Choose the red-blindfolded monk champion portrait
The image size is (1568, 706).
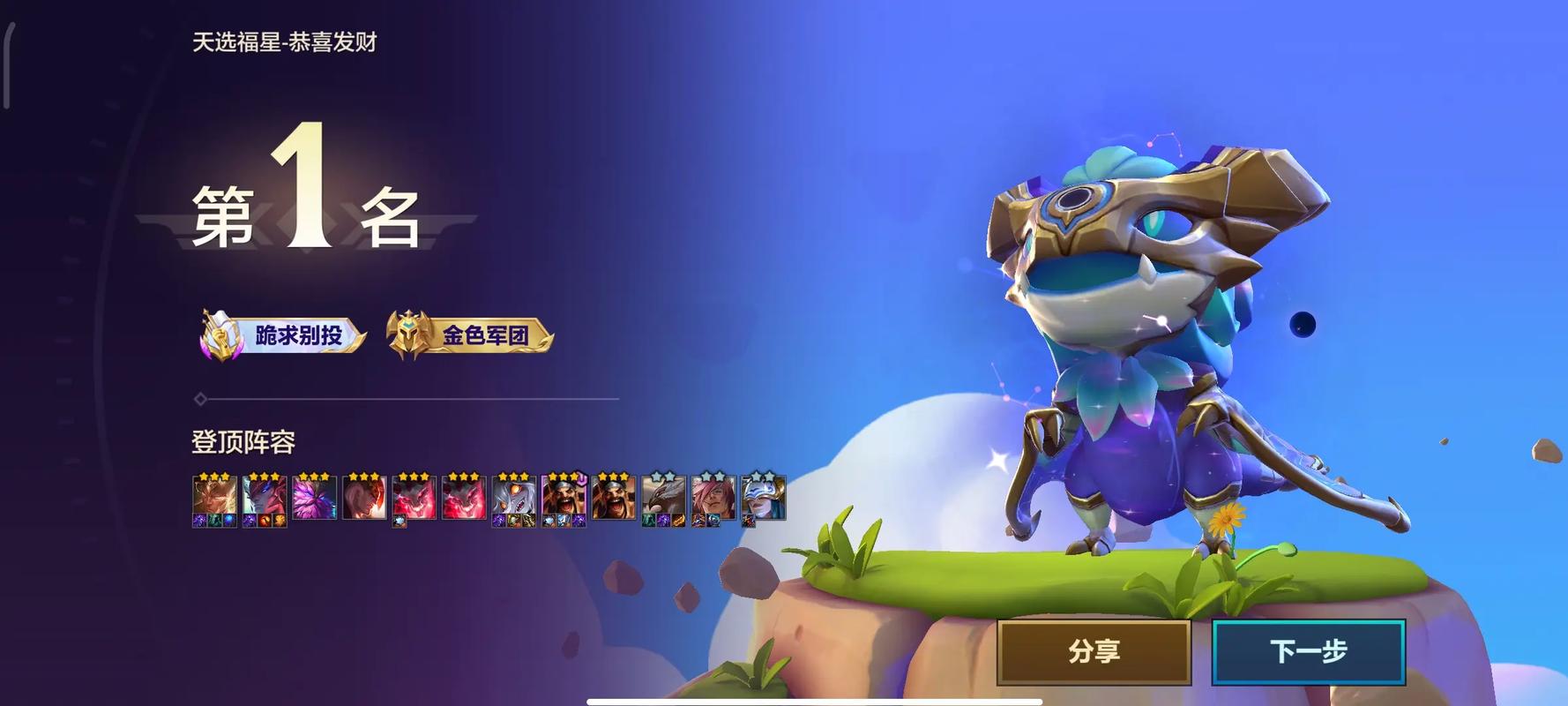pyautogui.click(x=363, y=499)
